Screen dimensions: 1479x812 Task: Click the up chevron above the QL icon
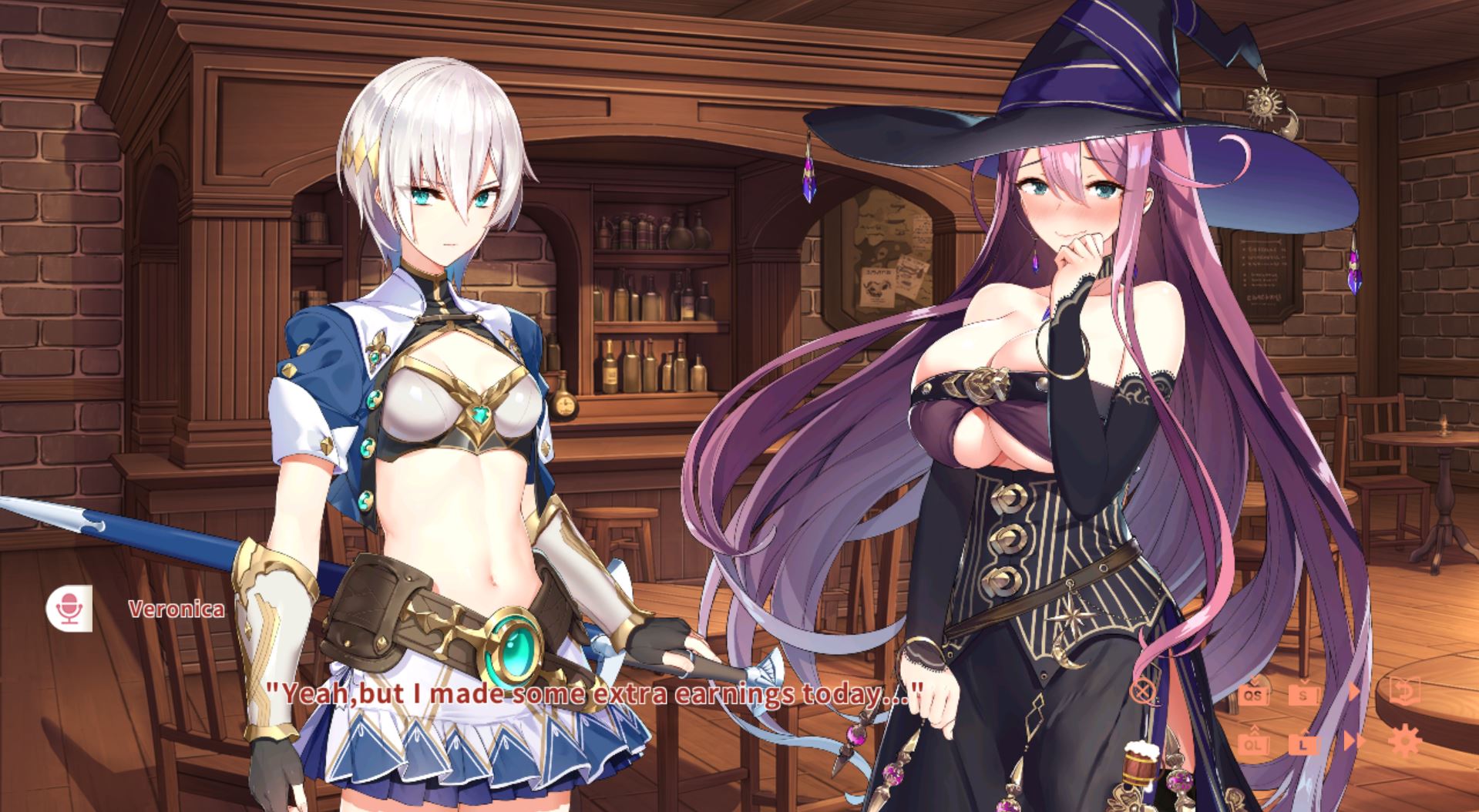(x=1254, y=730)
